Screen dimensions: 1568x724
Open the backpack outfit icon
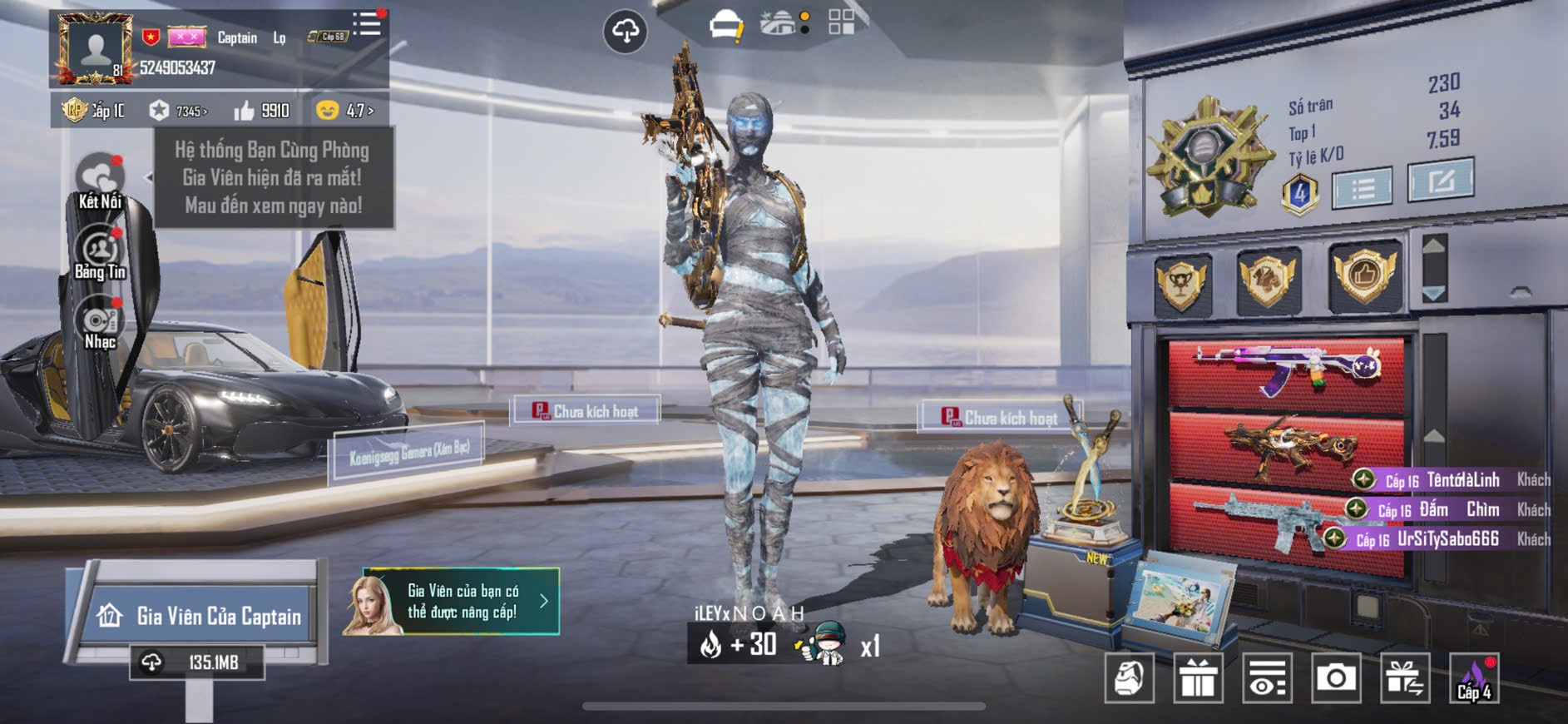pos(1130,678)
